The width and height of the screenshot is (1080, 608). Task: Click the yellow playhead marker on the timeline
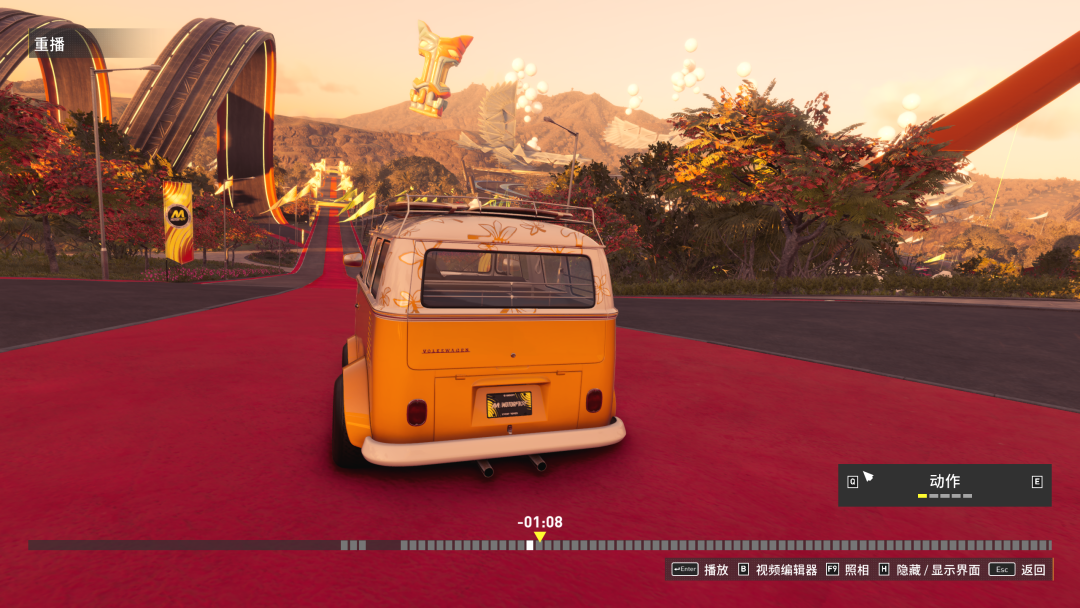540,537
